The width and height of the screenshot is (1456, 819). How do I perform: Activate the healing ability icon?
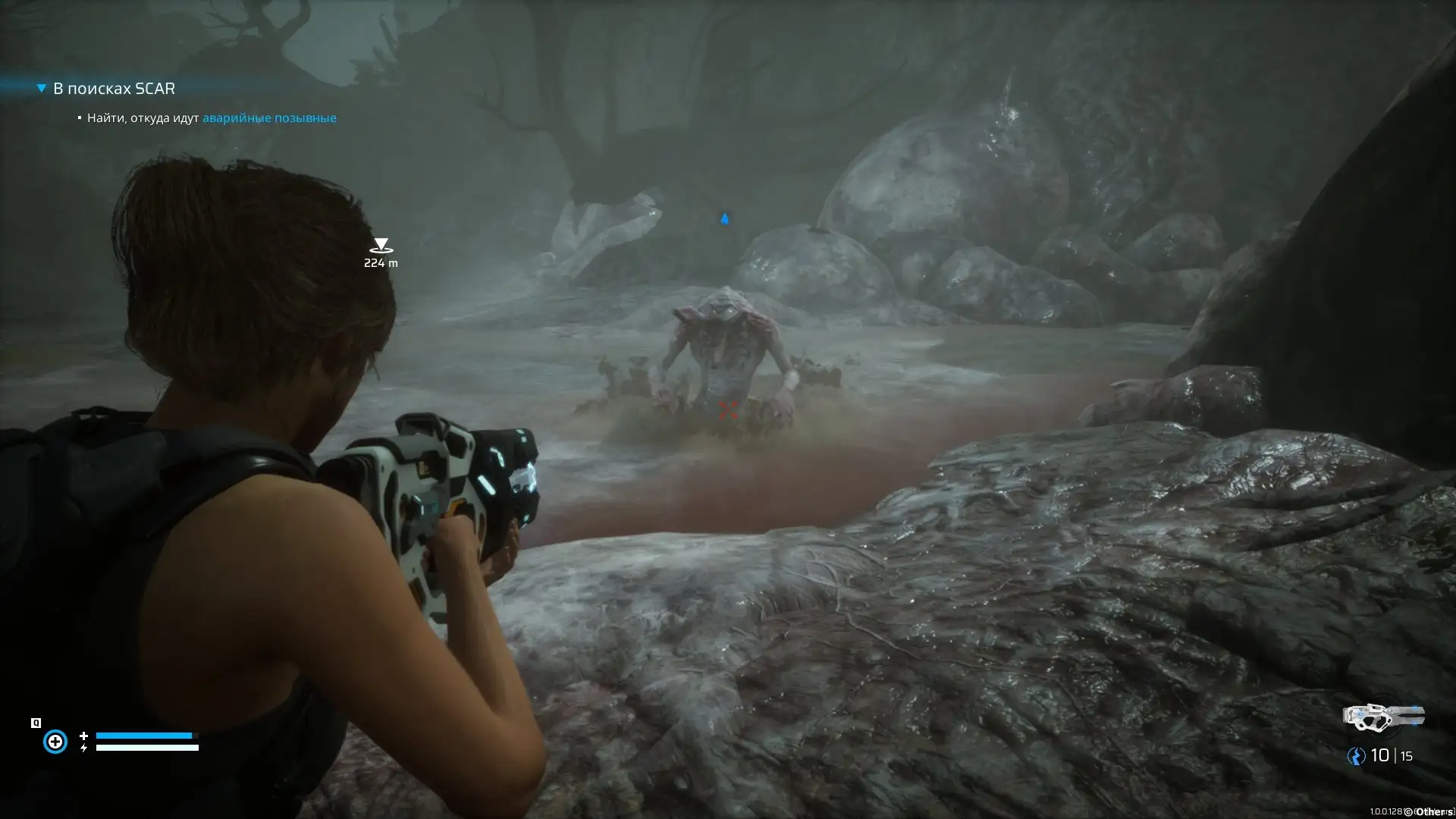tap(55, 741)
